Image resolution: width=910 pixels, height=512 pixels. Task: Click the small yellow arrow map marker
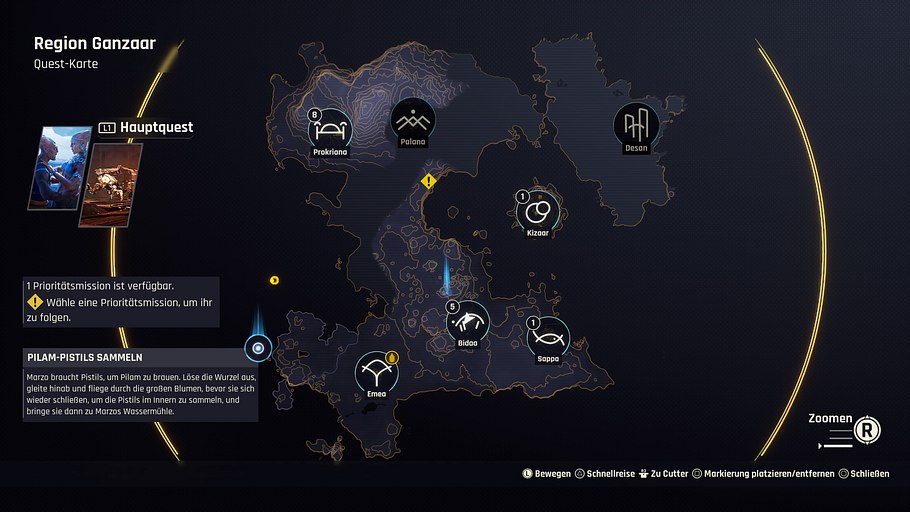274,280
